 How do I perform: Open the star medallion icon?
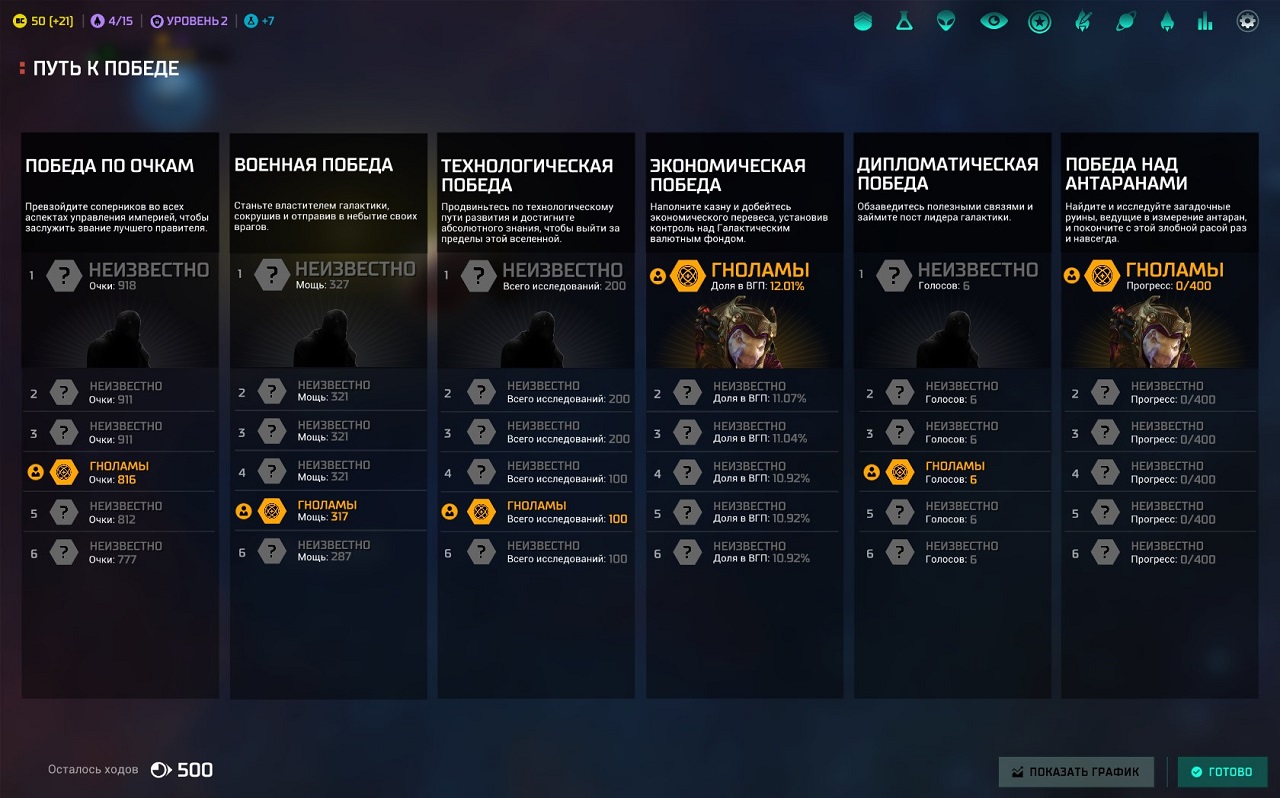pos(1039,21)
